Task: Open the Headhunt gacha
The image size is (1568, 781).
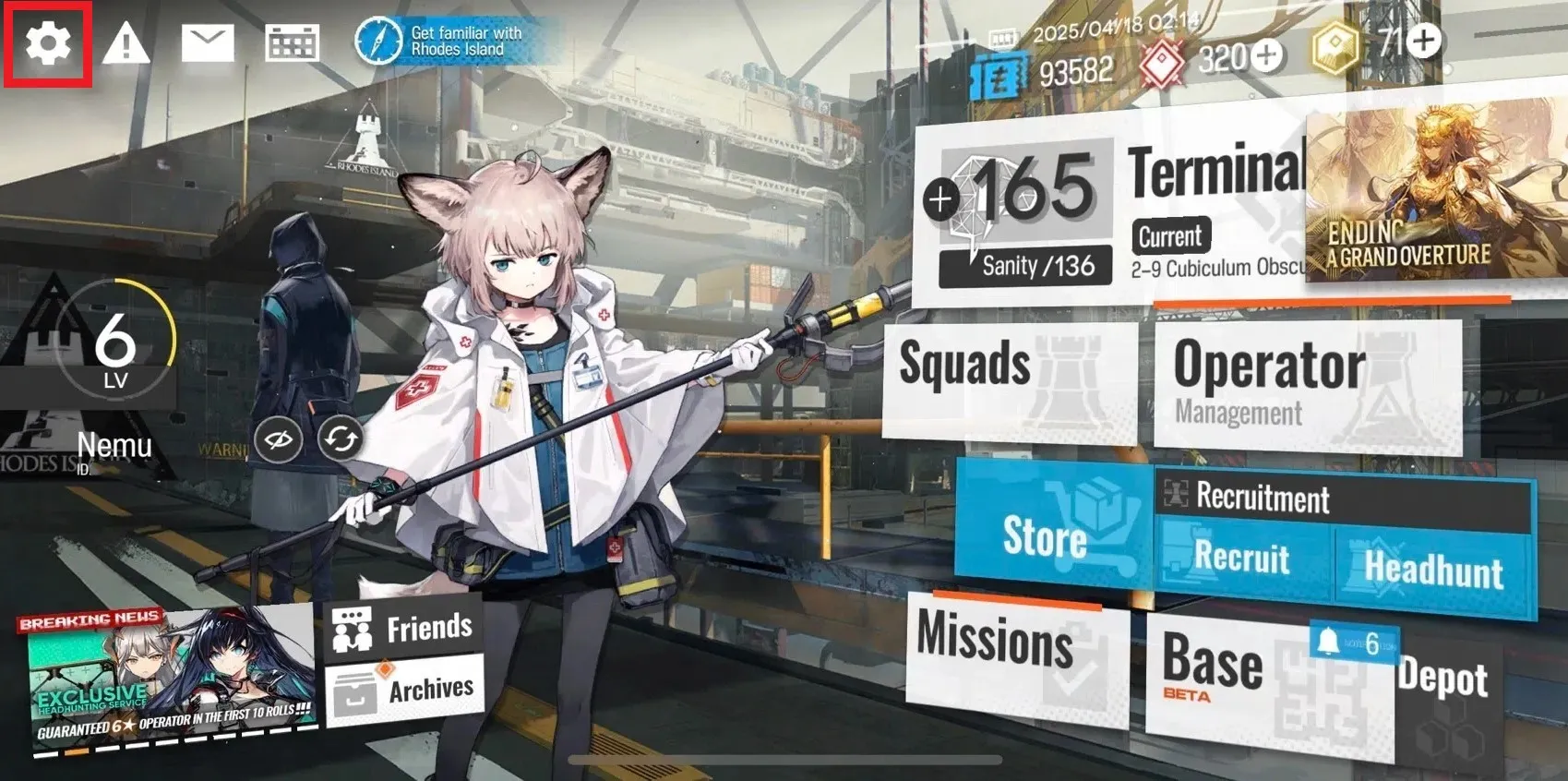Action: point(1434,568)
